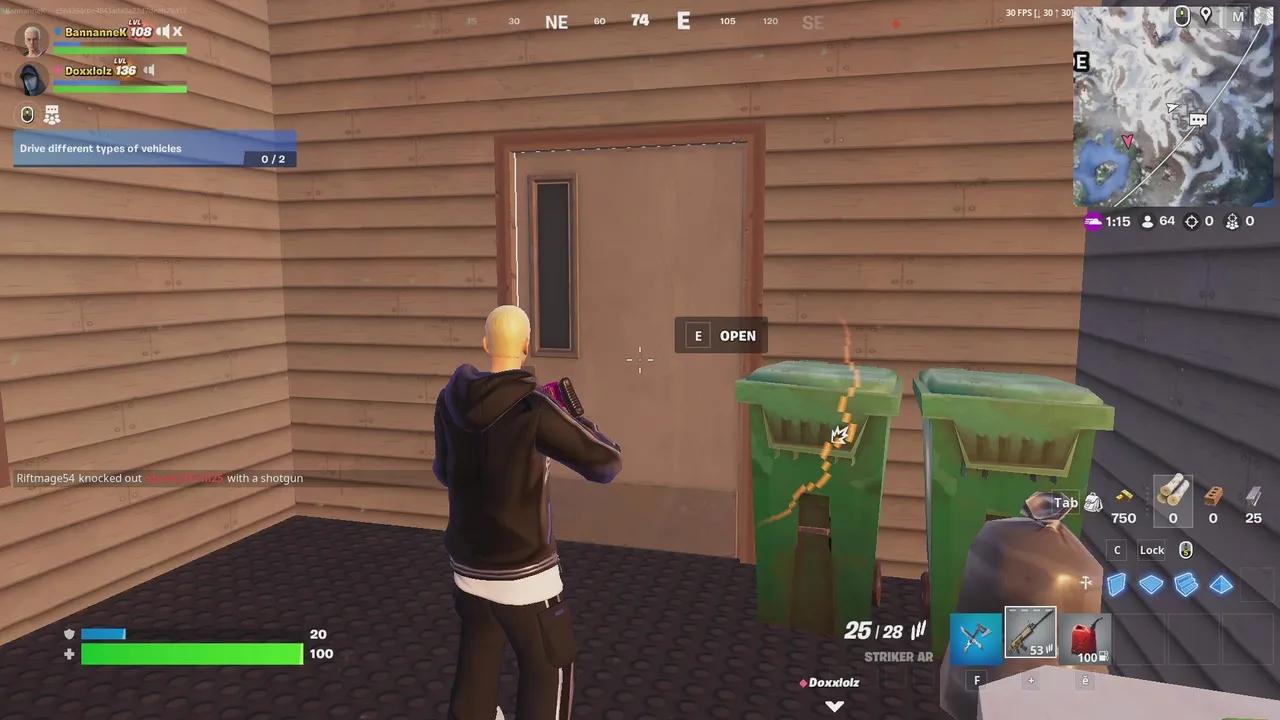Click the X to remove BannanneK from party

[x=177, y=32]
